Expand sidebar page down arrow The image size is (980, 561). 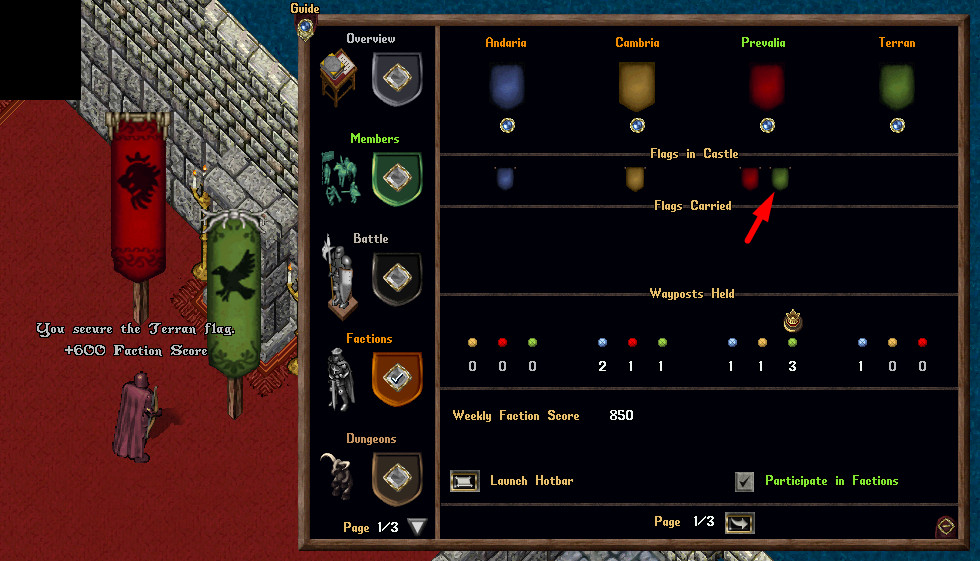(417, 527)
